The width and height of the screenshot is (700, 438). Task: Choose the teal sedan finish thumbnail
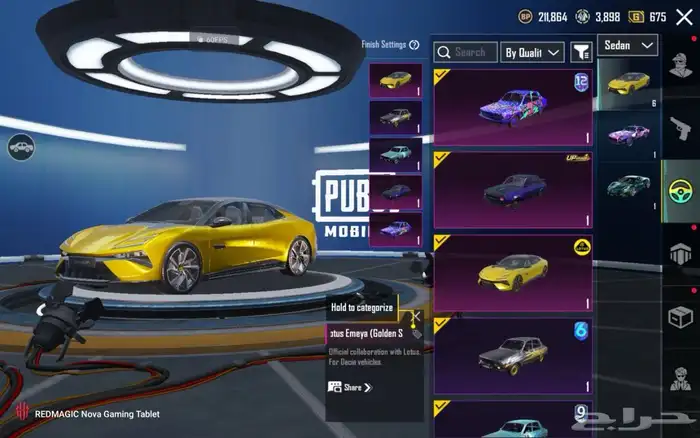[395, 155]
